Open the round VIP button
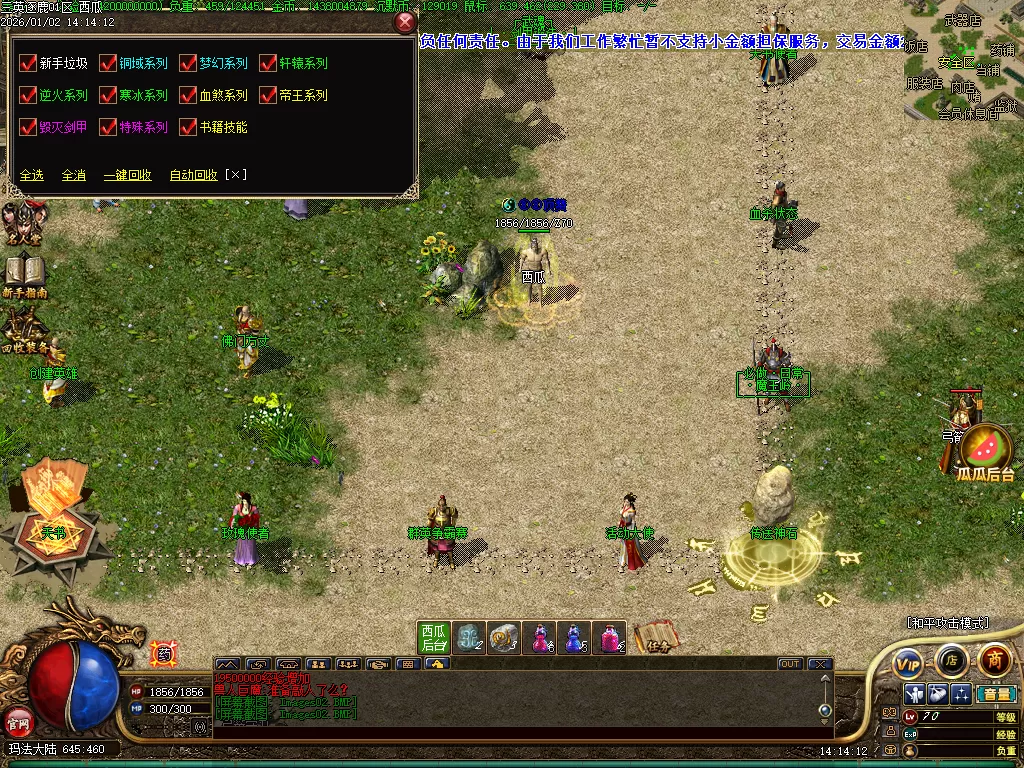The width and height of the screenshot is (1024, 768). [908, 662]
